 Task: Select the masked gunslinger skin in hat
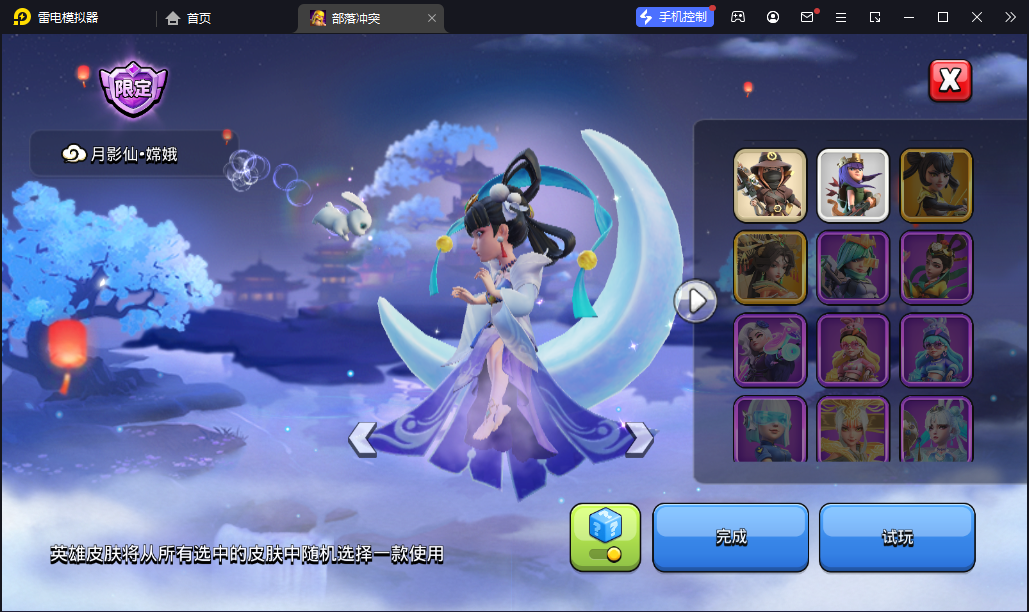770,185
